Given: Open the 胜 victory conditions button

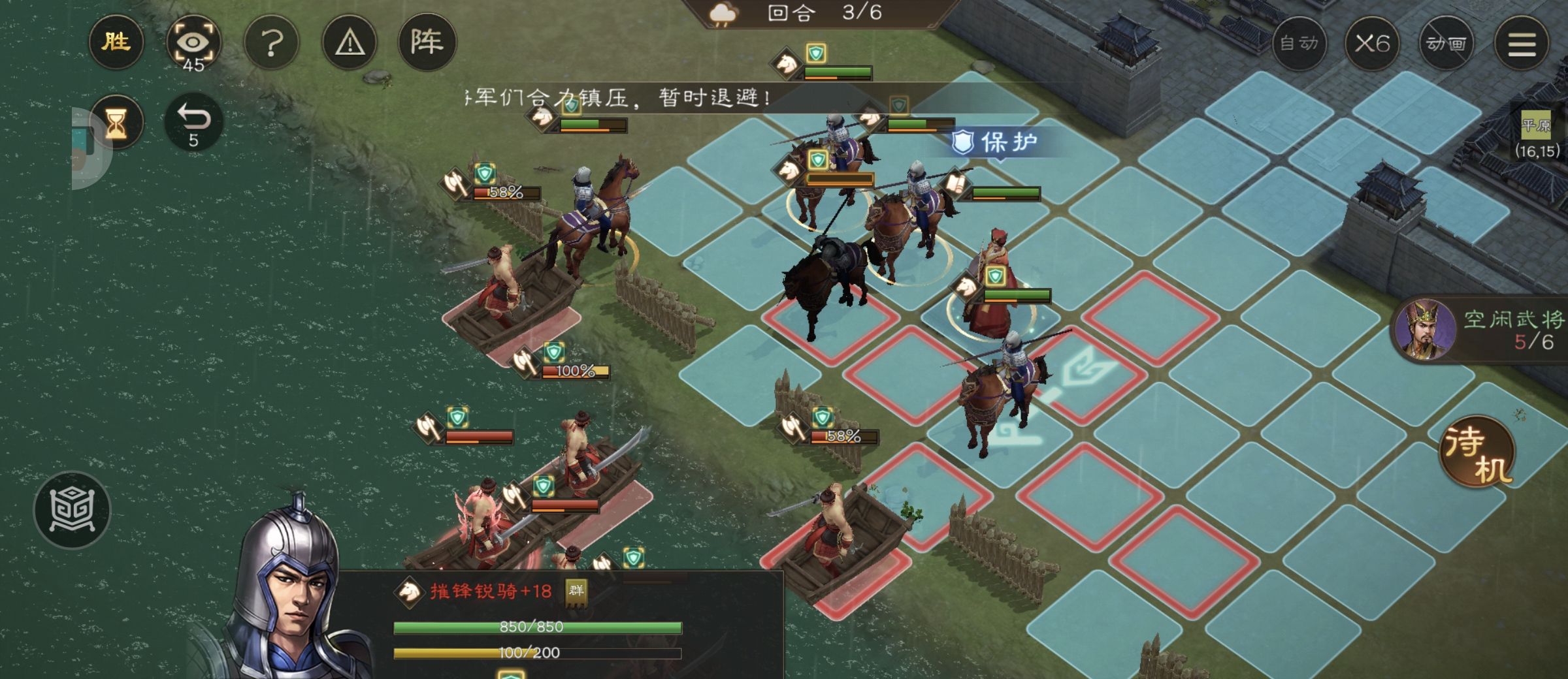Looking at the screenshot, I should pyautogui.click(x=116, y=42).
